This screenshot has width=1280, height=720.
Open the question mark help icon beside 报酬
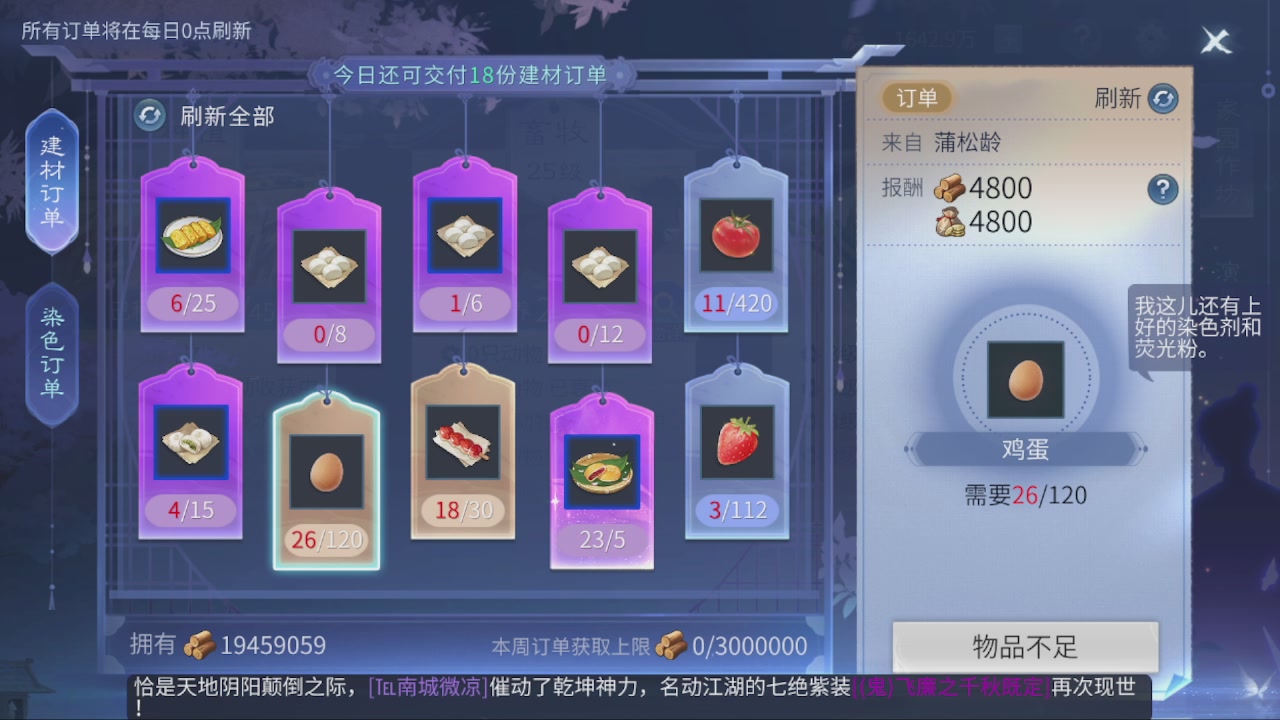[1163, 191]
